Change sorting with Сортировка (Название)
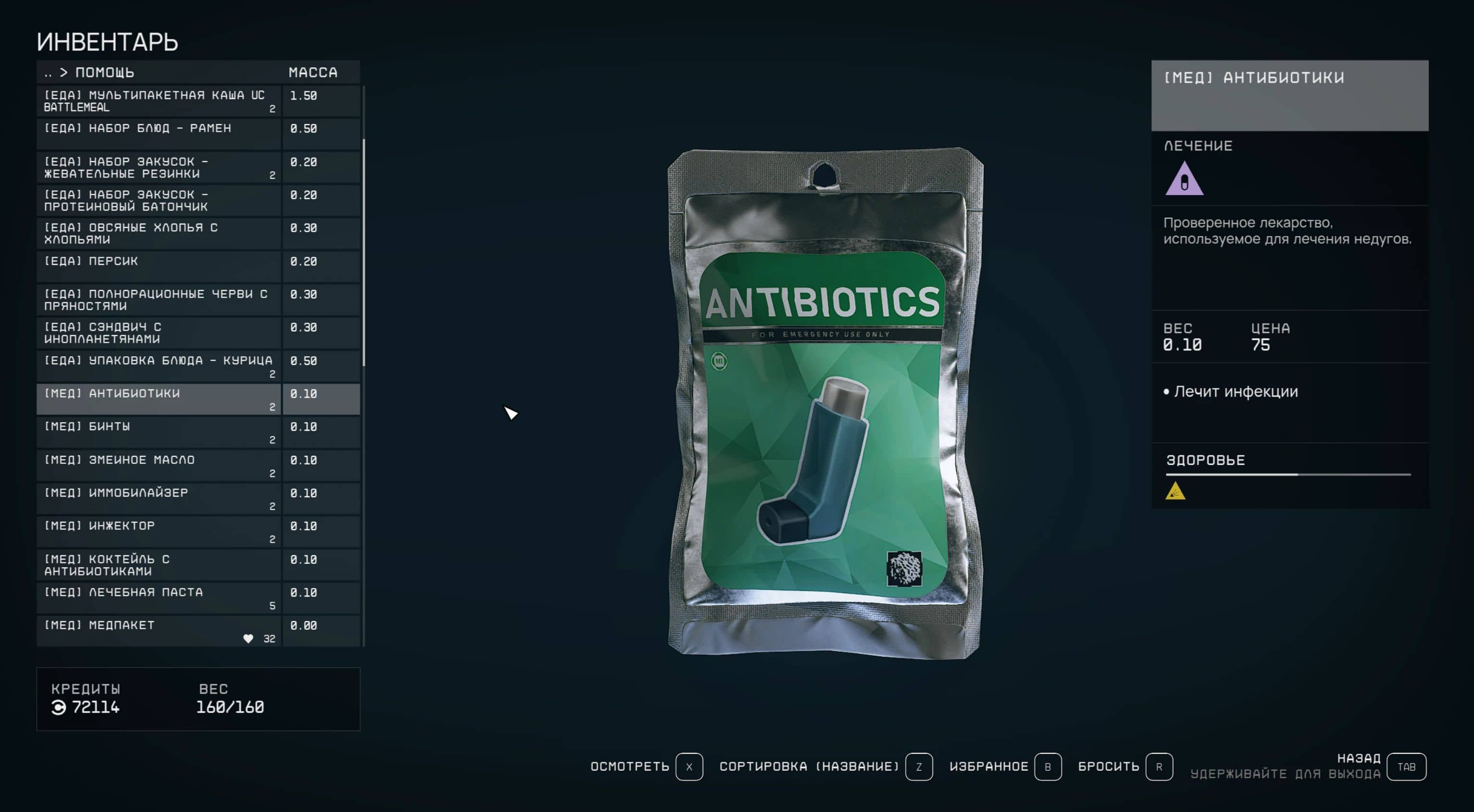1474x812 pixels. (919, 767)
